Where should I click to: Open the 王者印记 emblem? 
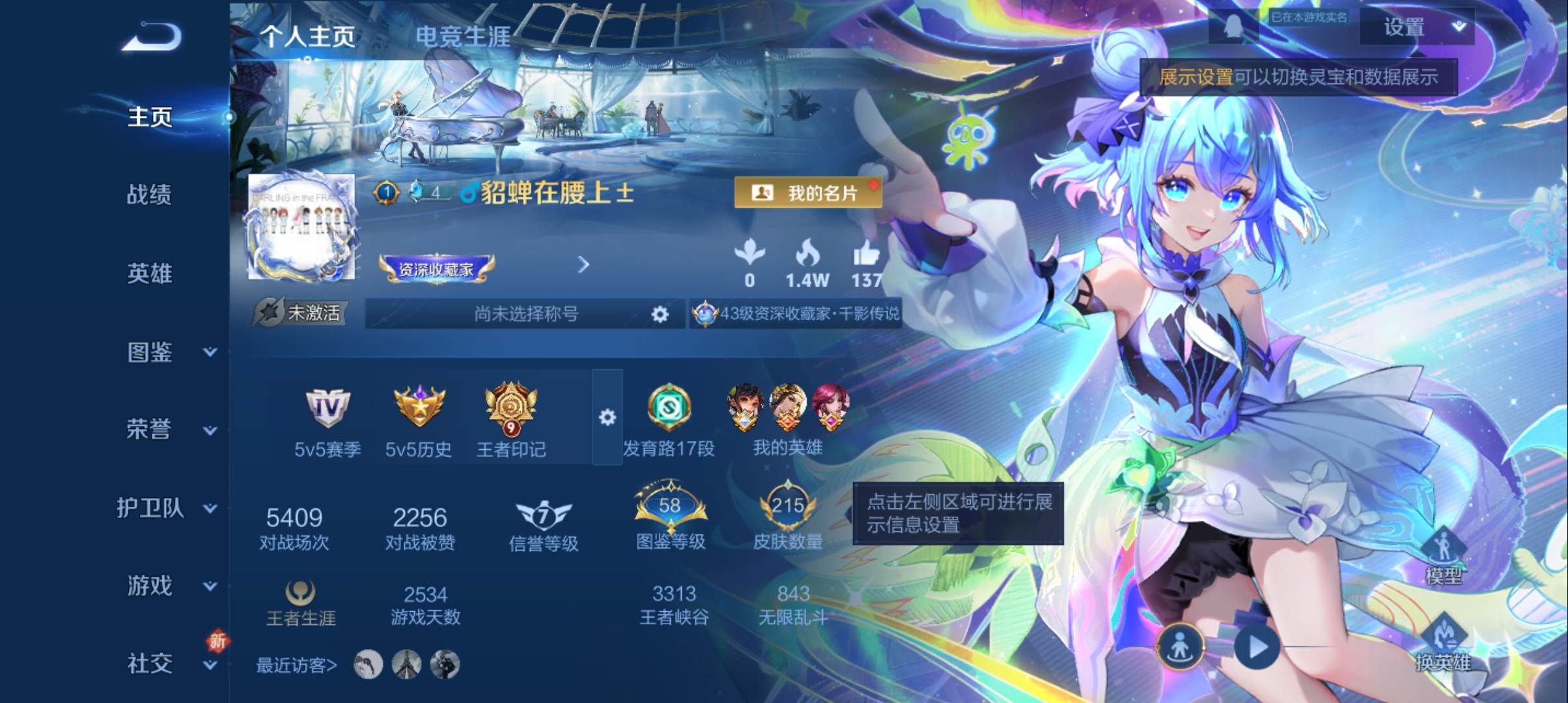[511, 420]
